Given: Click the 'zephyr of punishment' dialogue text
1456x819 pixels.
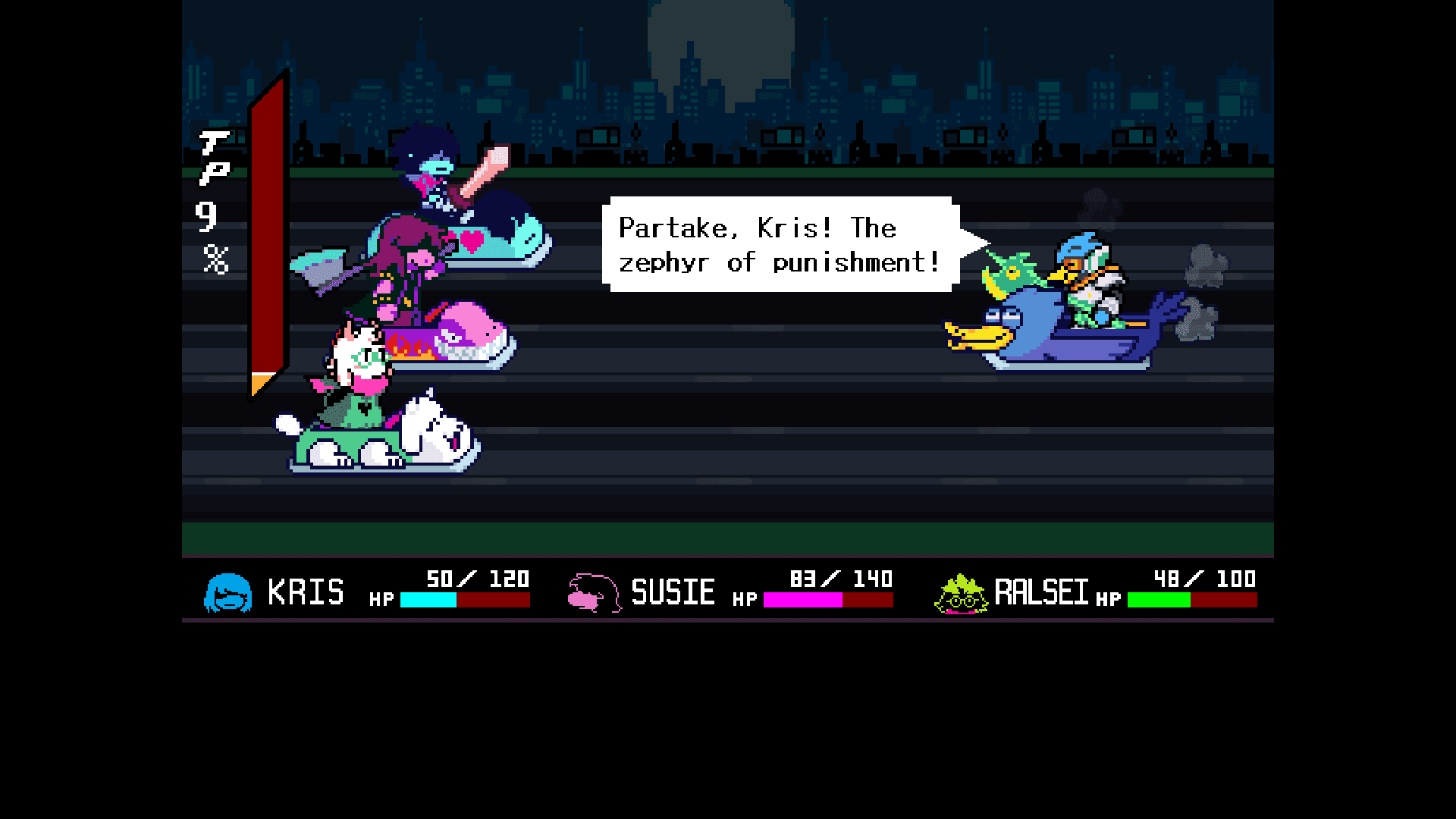Looking at the screenshot, I should pyautogui.click(x=779, y=263).
